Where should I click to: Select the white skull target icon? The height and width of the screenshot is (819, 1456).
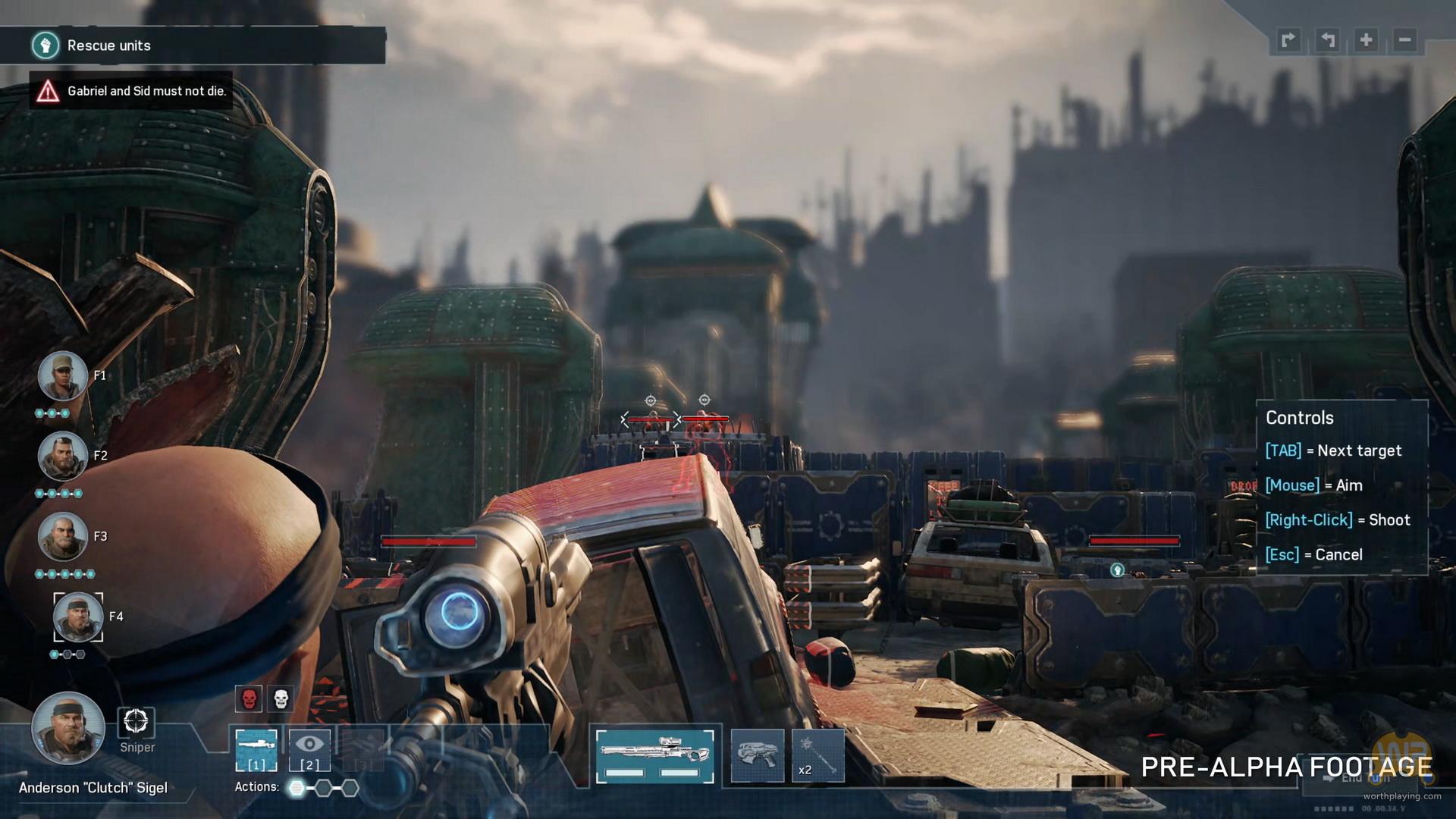click(281, 698)
